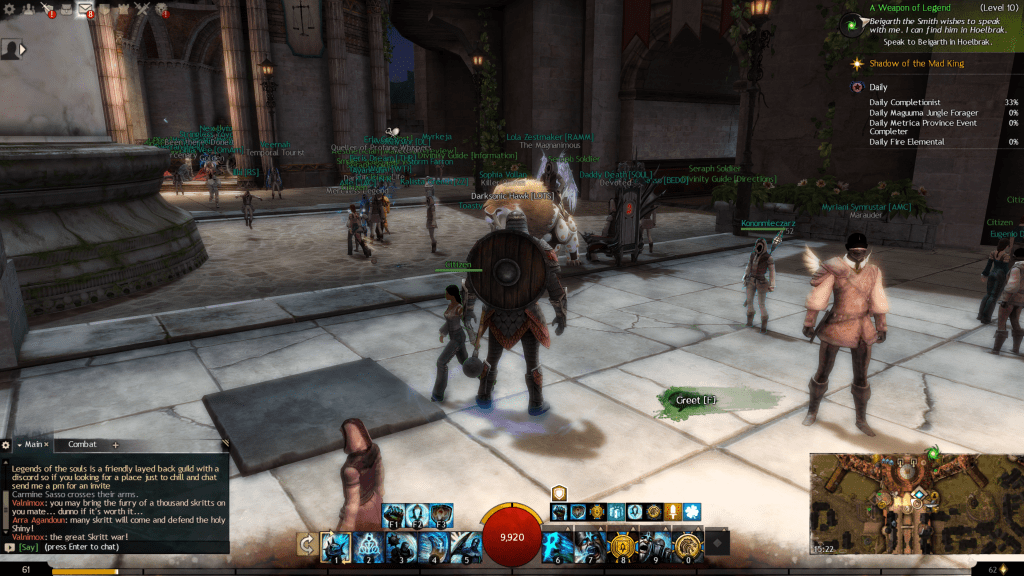This screenshot has width=1024, height=576.
Task: Open the gear-shaped game menu icon
Action: 8,10
